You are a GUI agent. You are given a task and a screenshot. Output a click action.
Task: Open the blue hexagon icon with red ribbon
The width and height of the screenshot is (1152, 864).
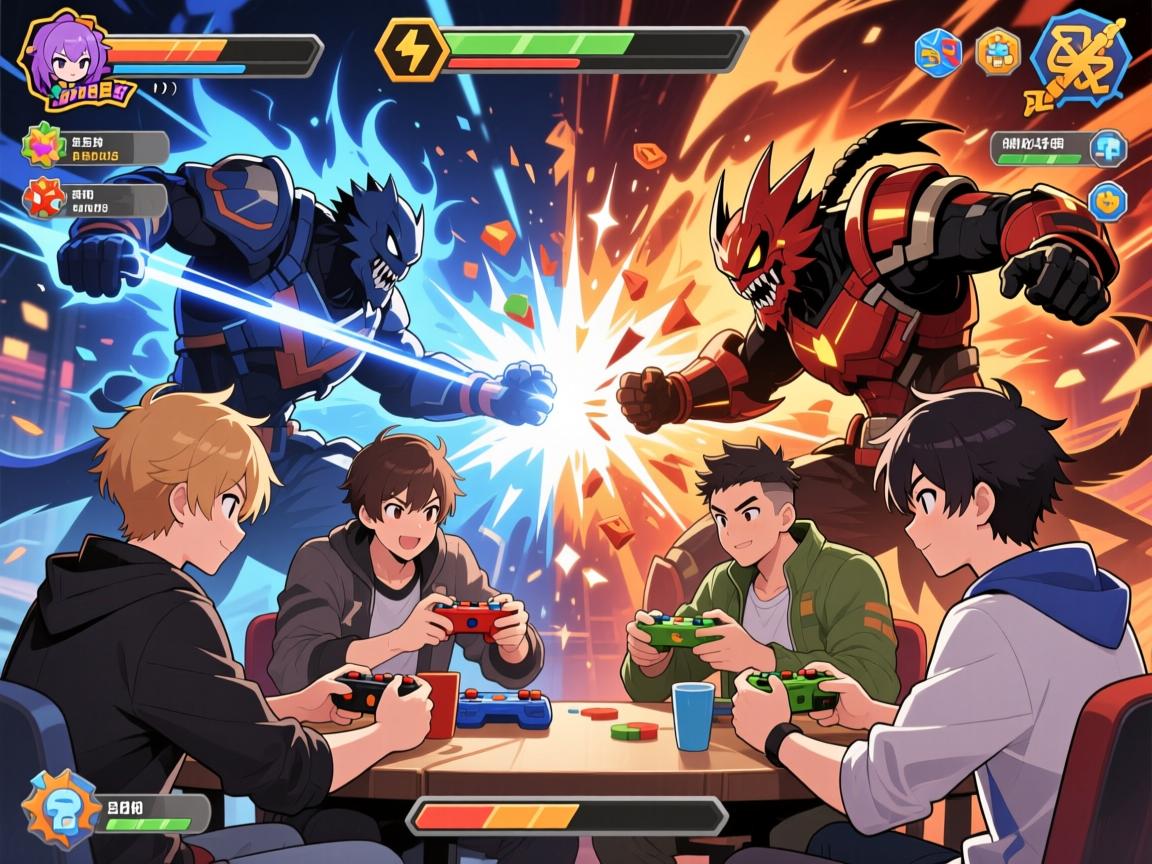pos(938,52)
